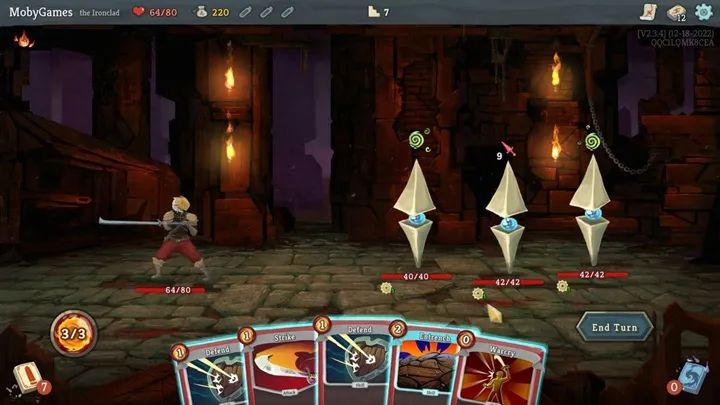Open the map scroll icon

648,12
